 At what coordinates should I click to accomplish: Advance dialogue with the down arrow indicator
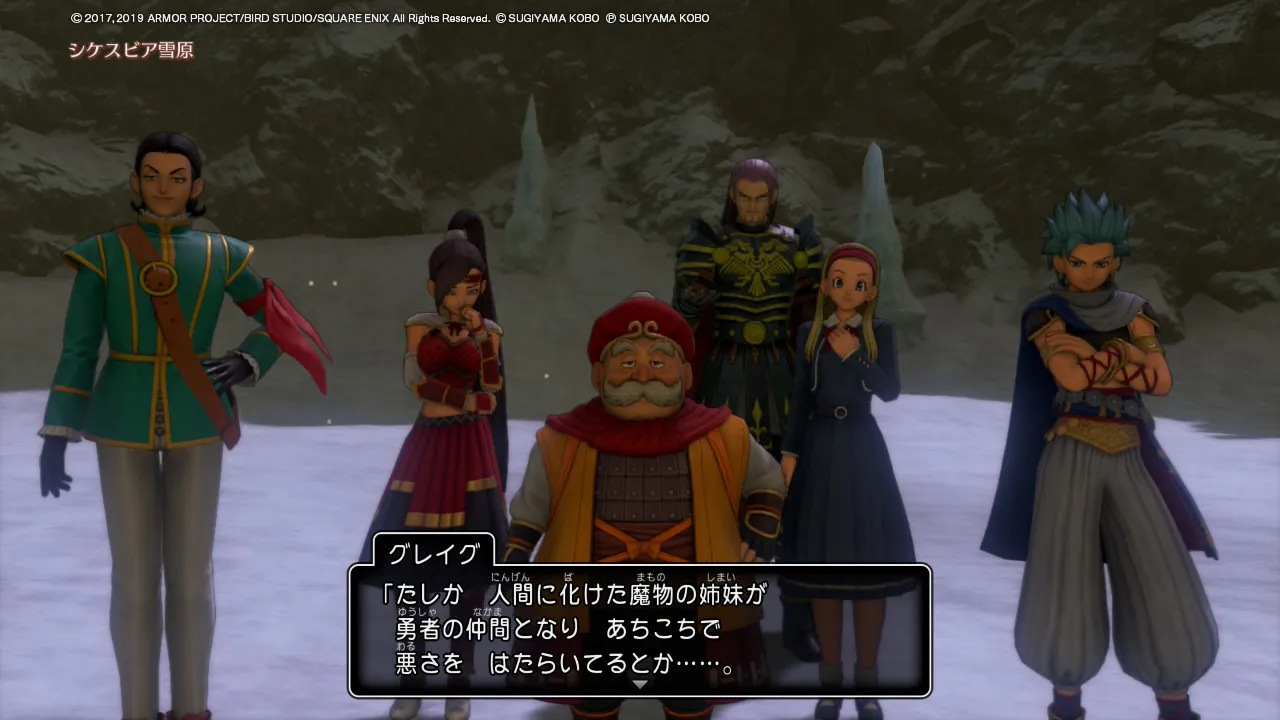[640, 684]
